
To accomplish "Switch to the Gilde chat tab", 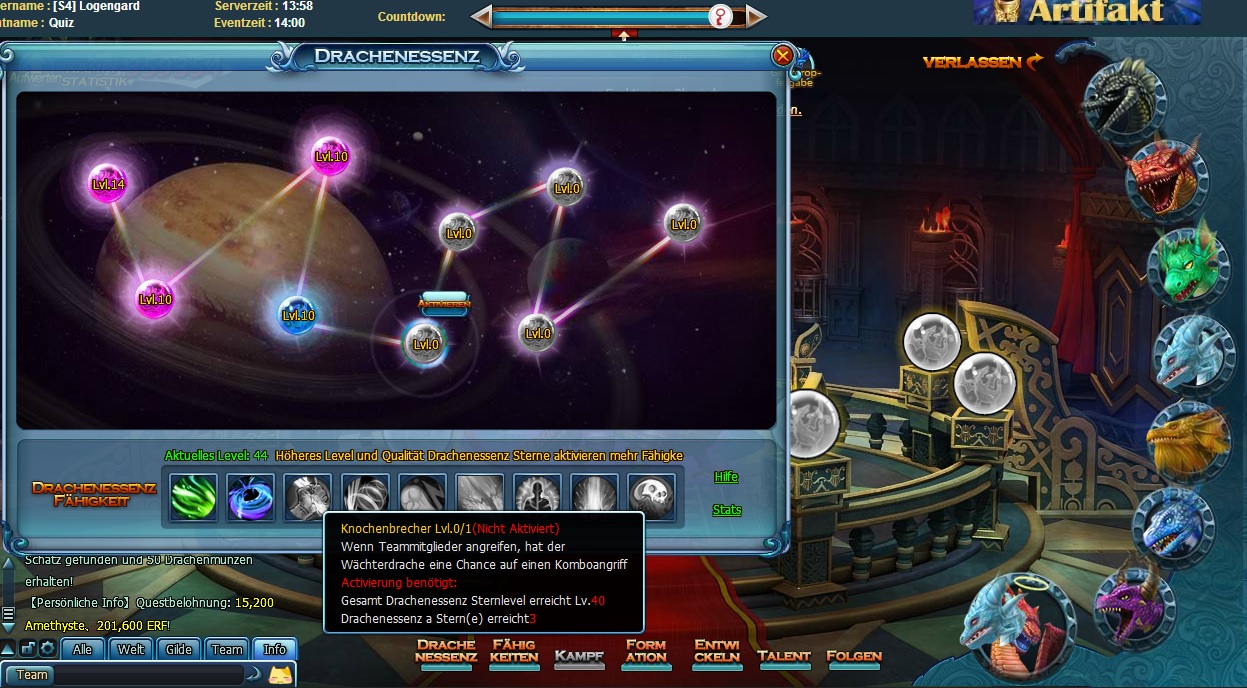I will (x=179, y=650).
